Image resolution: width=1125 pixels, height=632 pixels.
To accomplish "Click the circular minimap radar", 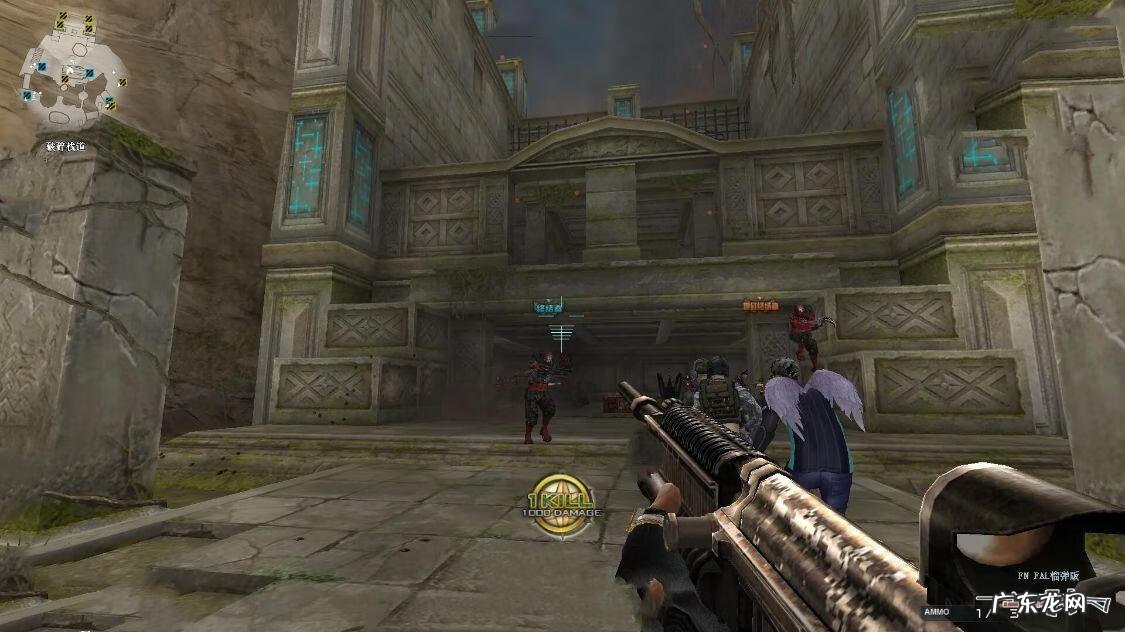I will pos(73,70).
